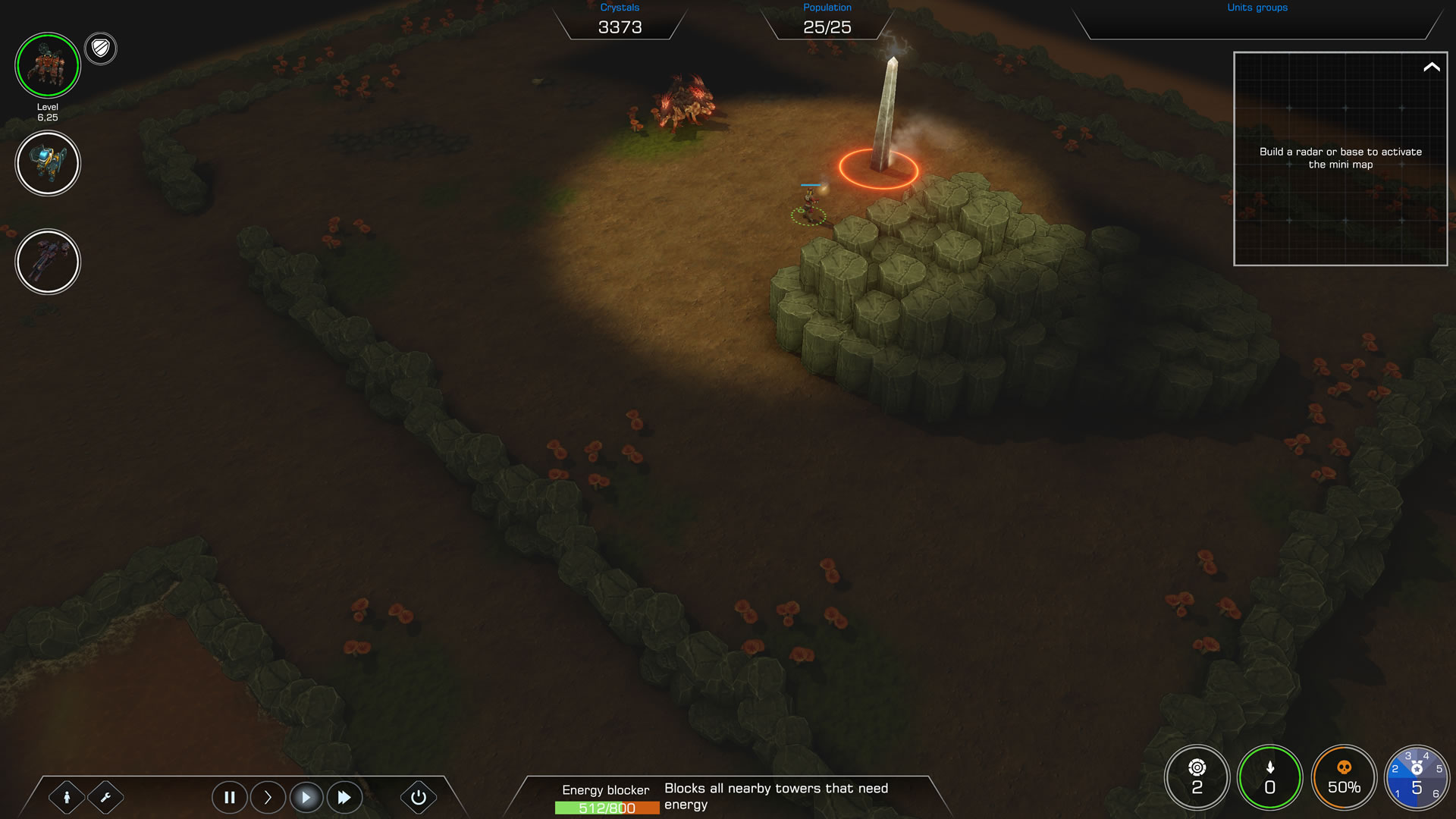The height and width of the screenshot is (819, 1456).
Task: Click the power button
Action: pos(418,797)
